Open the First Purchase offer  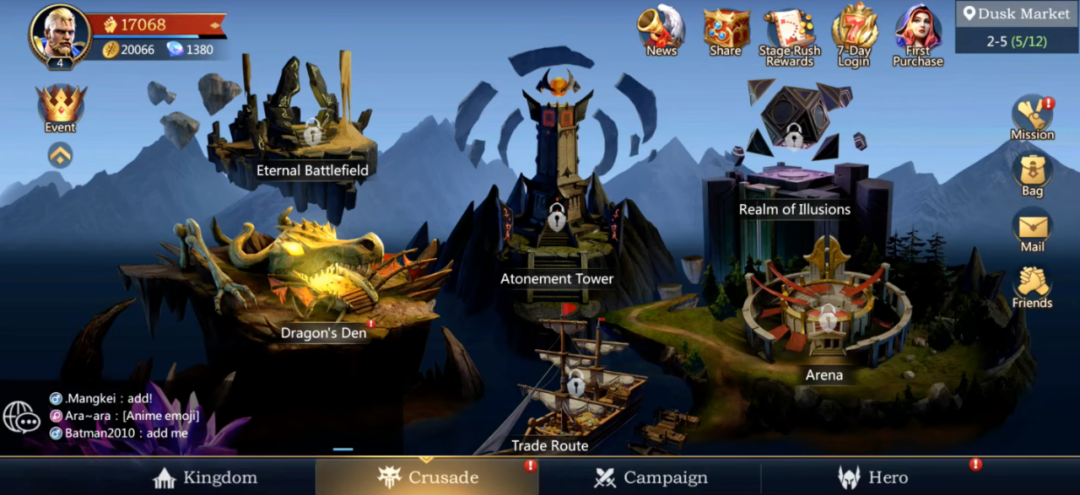(917, 33)
